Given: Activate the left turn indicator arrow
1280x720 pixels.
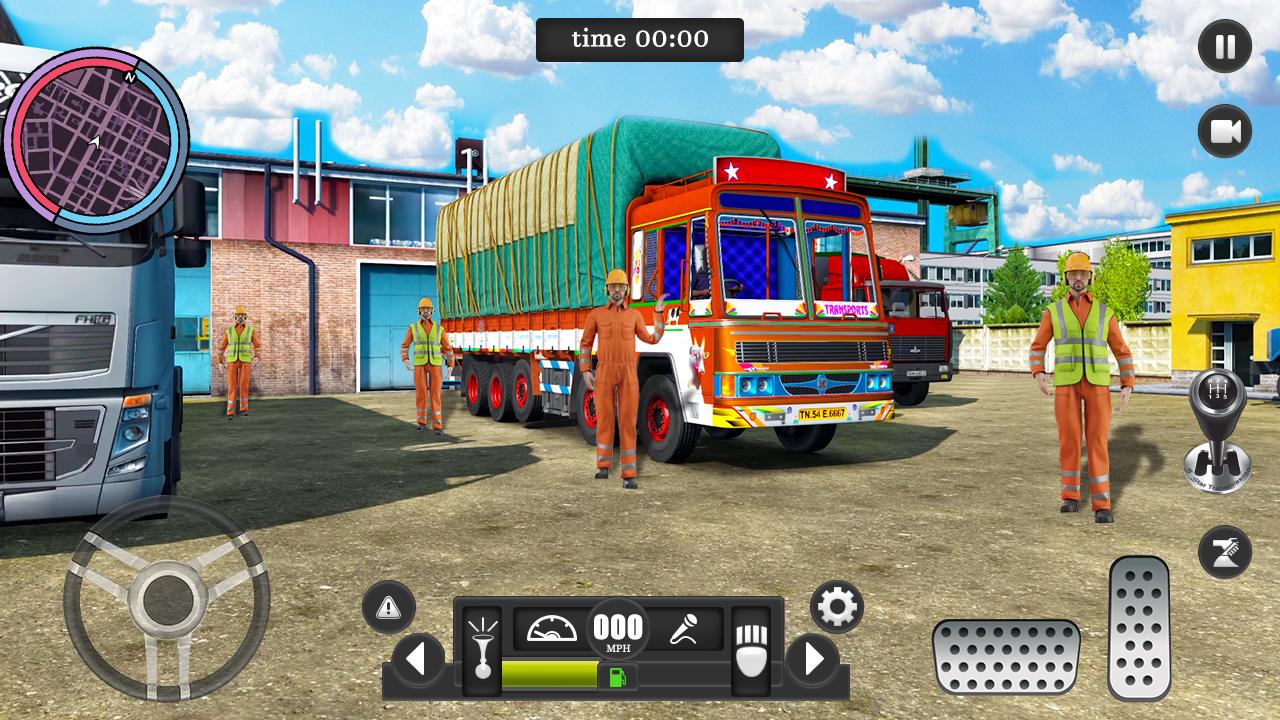Looking at the screenshot, I should pos(418,659).
